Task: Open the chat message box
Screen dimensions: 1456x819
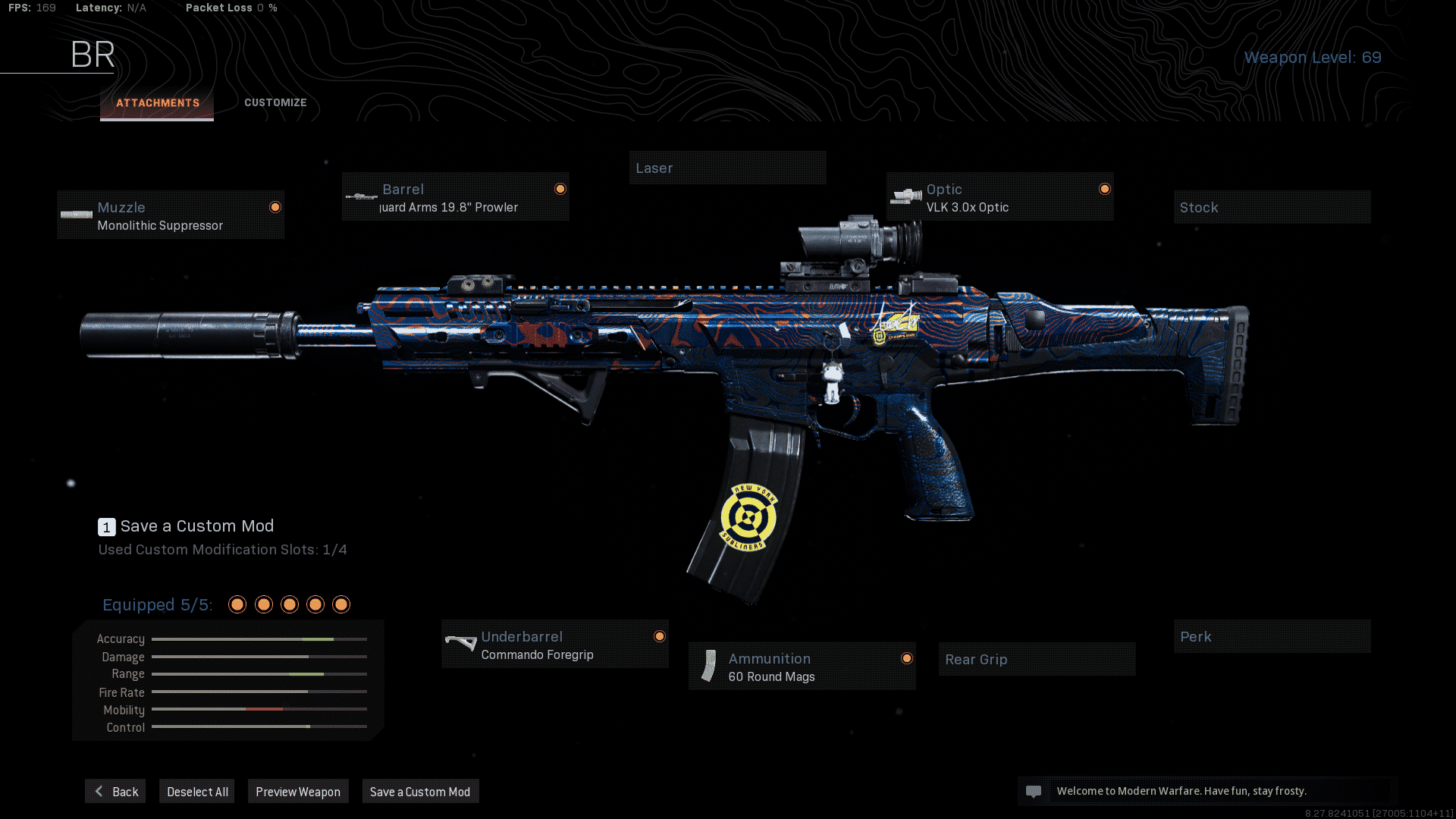Action: pyautogui.click(x=1207, y=791)
